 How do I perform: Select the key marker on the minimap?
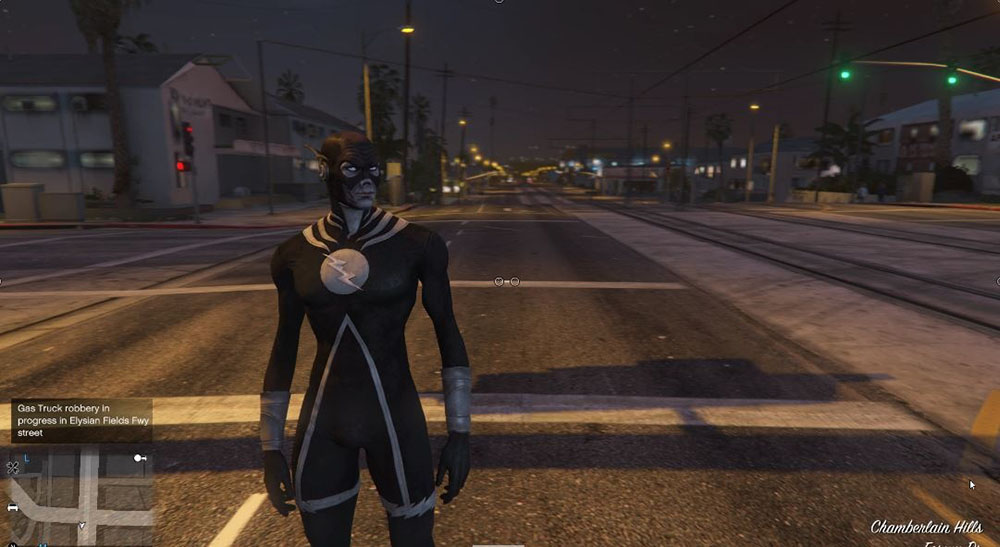click(141, 458)
